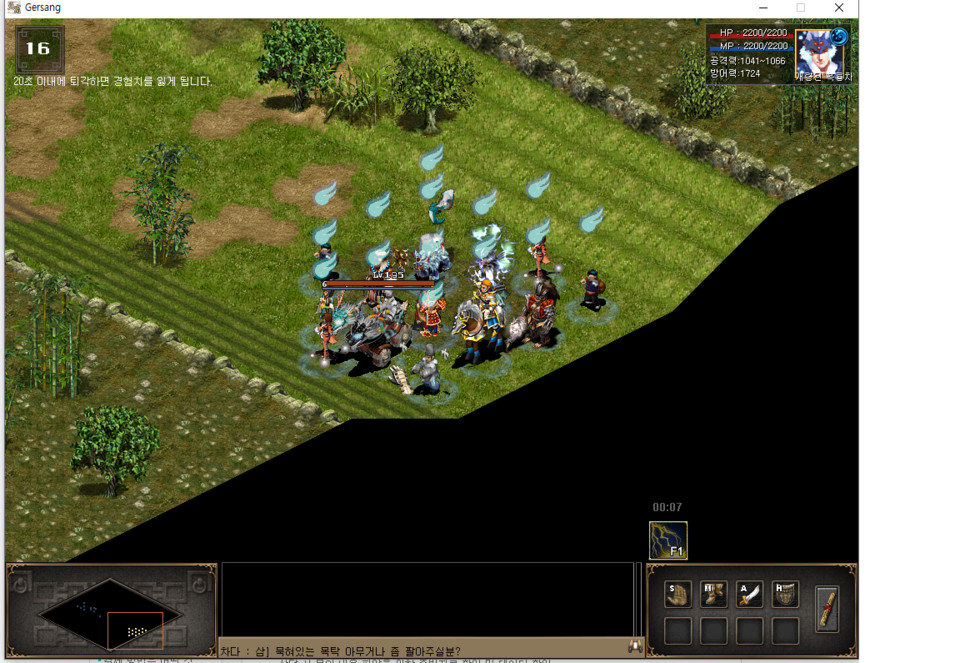960x663 pixels.
Task: Activate the lightning skill marked F1
Action: tap(668, 540)
